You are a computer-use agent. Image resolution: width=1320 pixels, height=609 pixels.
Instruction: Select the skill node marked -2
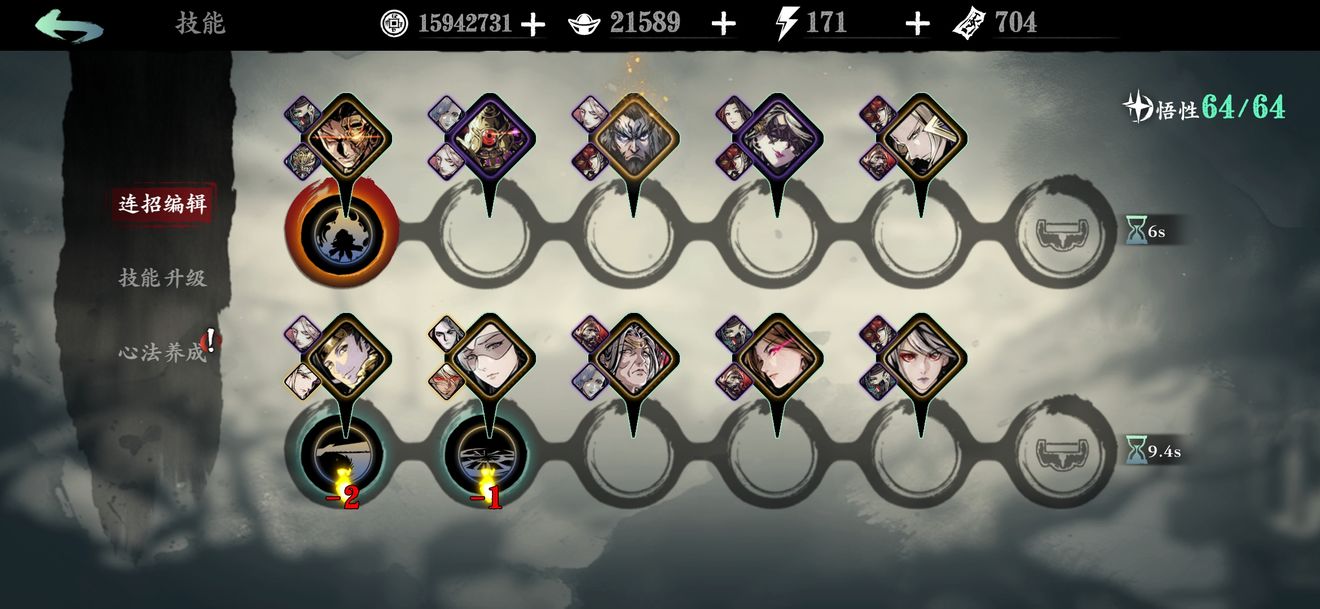(343, 452)
